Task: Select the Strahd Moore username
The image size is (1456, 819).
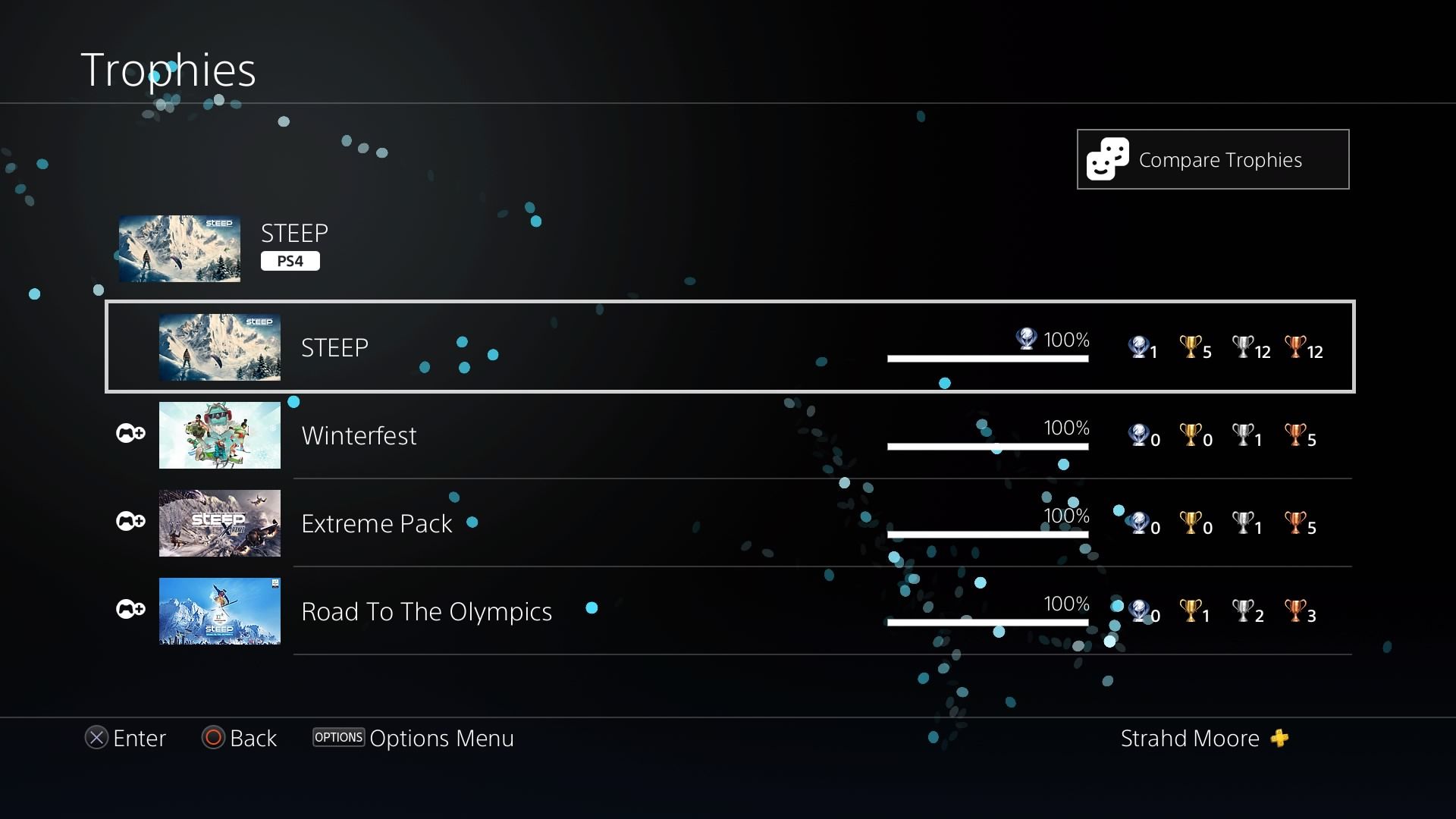Action: (1189, 738)
